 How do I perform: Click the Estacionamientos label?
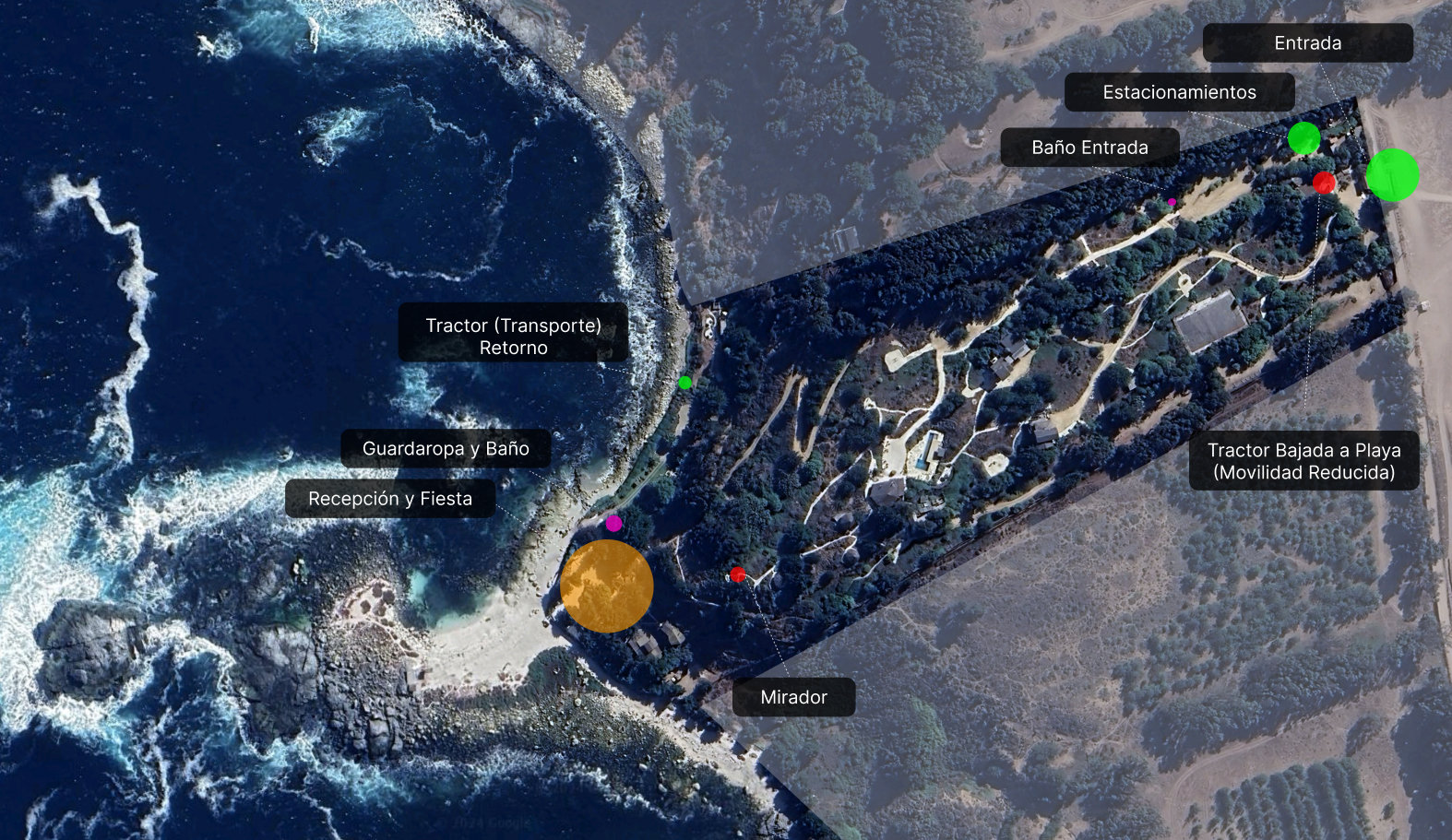[1179, 92]
